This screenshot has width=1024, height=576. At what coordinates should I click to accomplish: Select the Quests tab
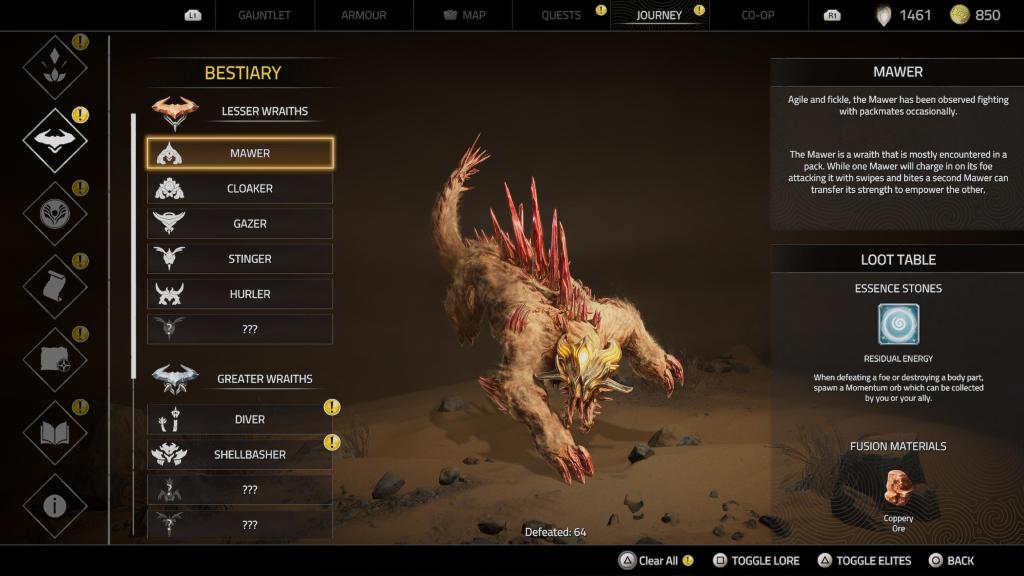[x=561, y=15]
